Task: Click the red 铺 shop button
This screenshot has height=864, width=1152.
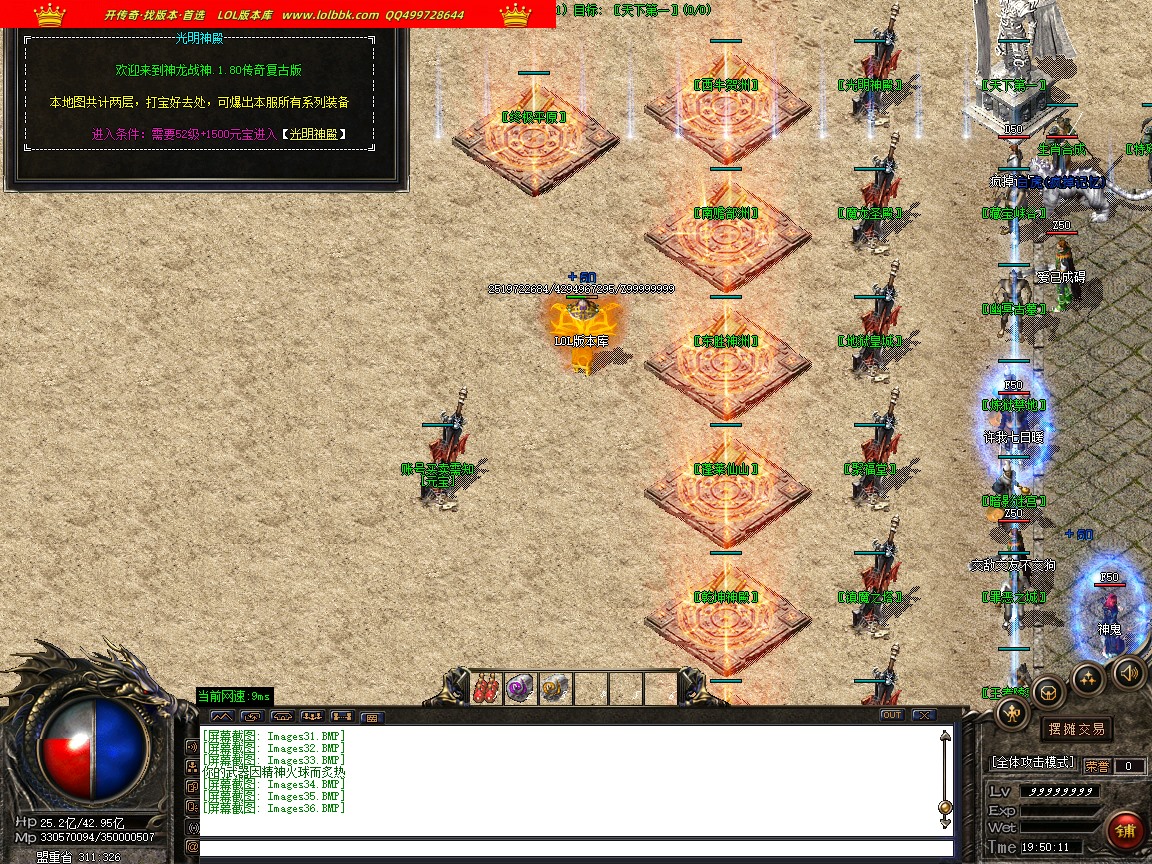Action: (x=1125, y=831)
